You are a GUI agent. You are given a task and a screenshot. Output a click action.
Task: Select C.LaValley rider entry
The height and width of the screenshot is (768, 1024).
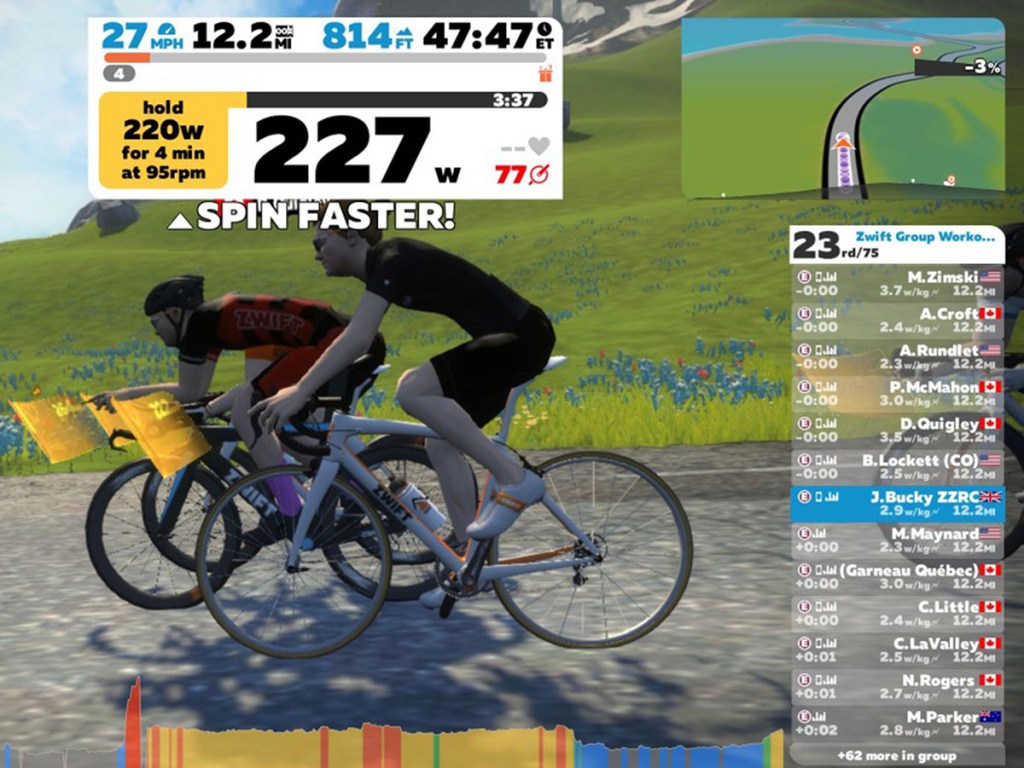pyautogui.click(x=897, y=650)
